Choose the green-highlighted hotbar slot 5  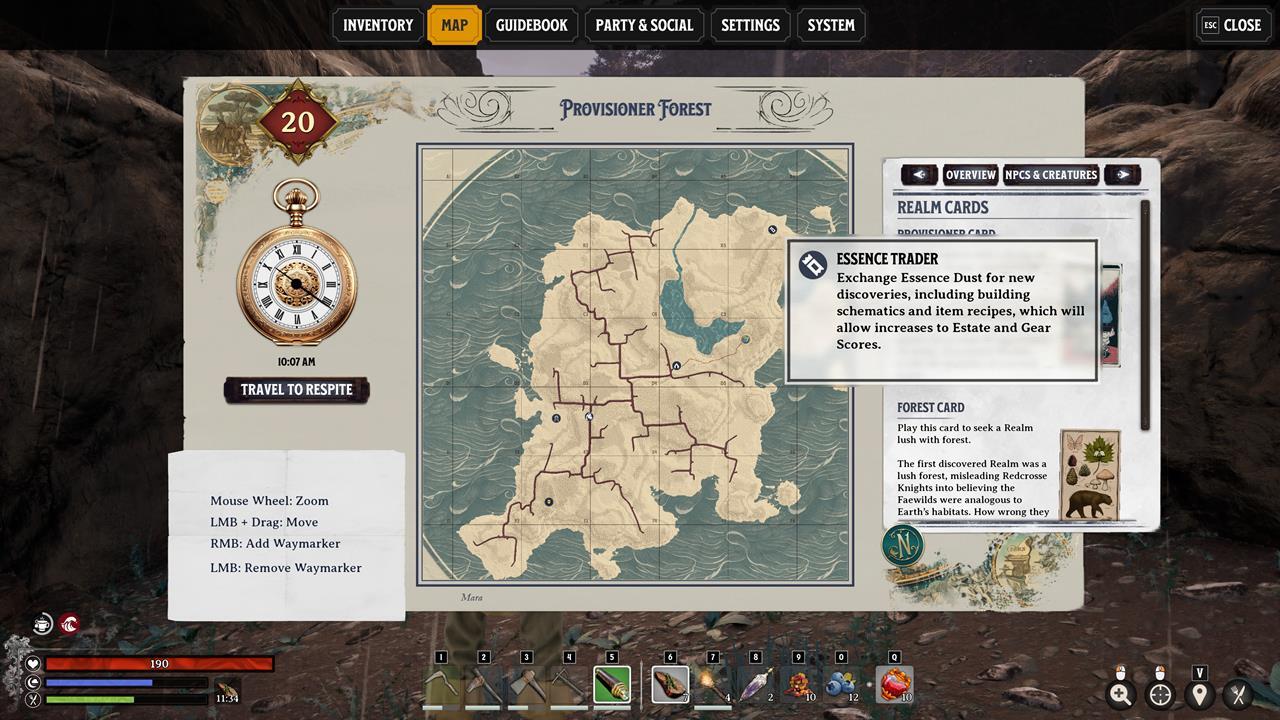click(612, 685)
